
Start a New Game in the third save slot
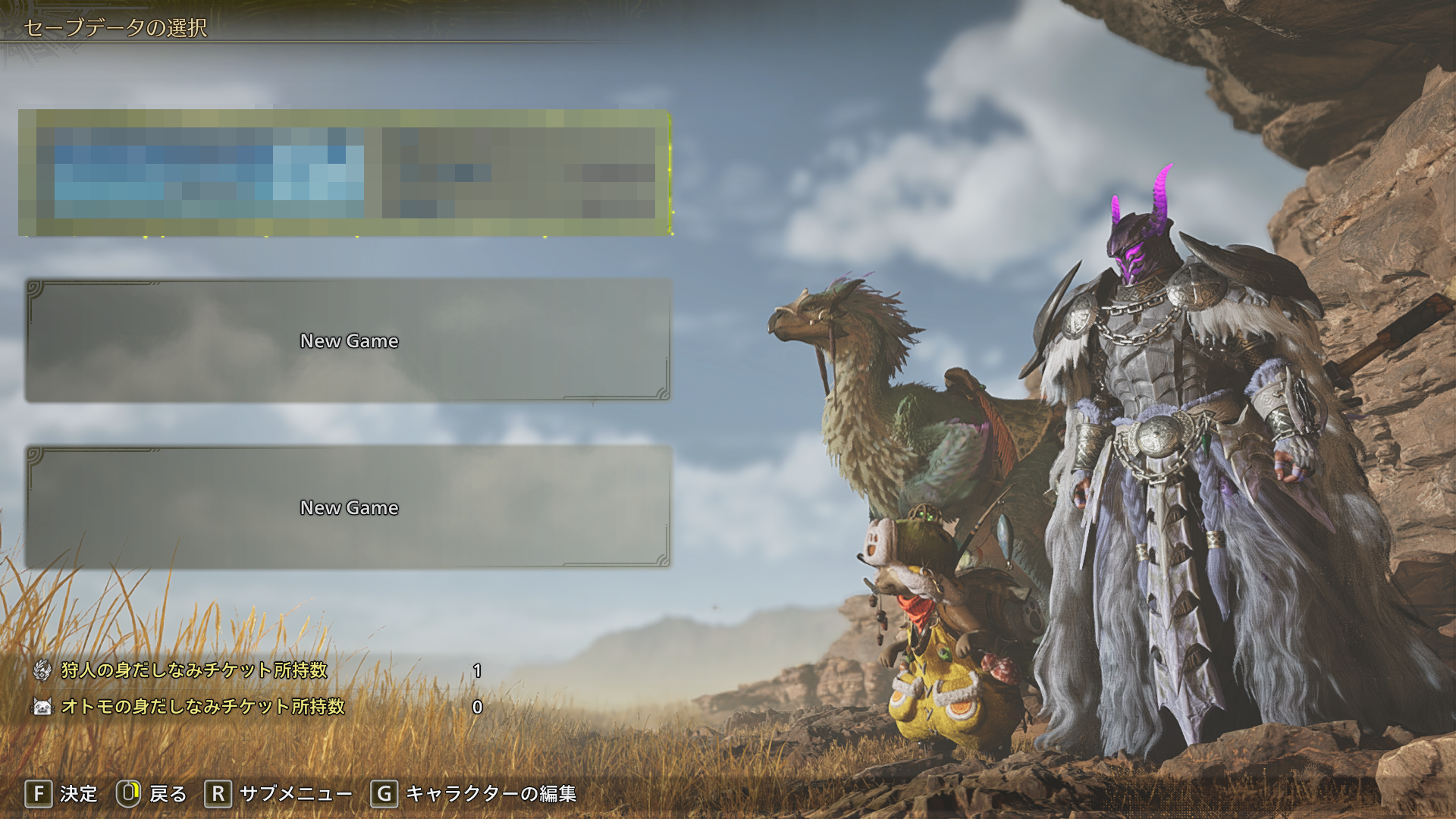[348, 507]
